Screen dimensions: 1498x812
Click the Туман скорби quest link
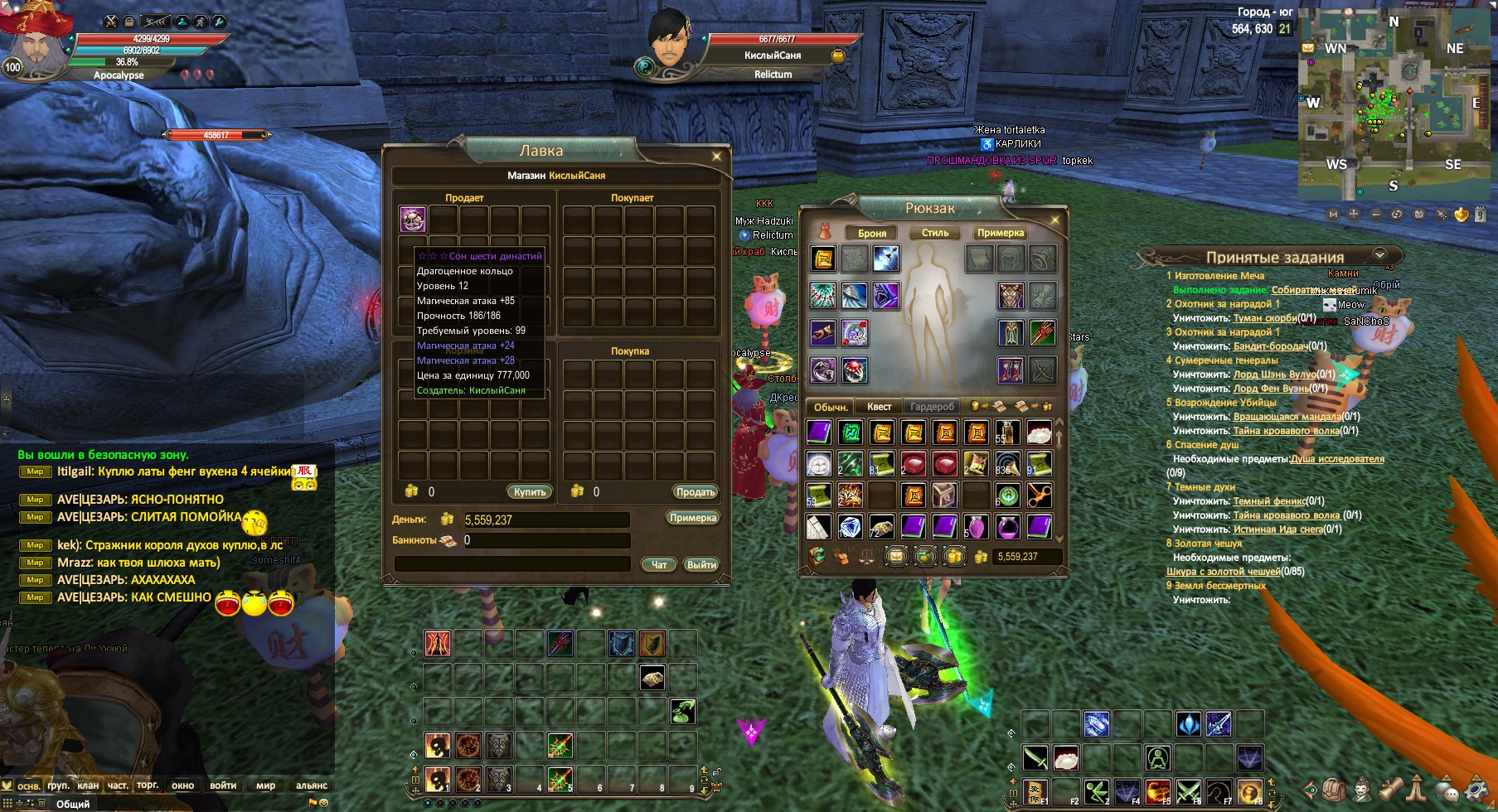pyautogui.click(x=1264, y=318)
